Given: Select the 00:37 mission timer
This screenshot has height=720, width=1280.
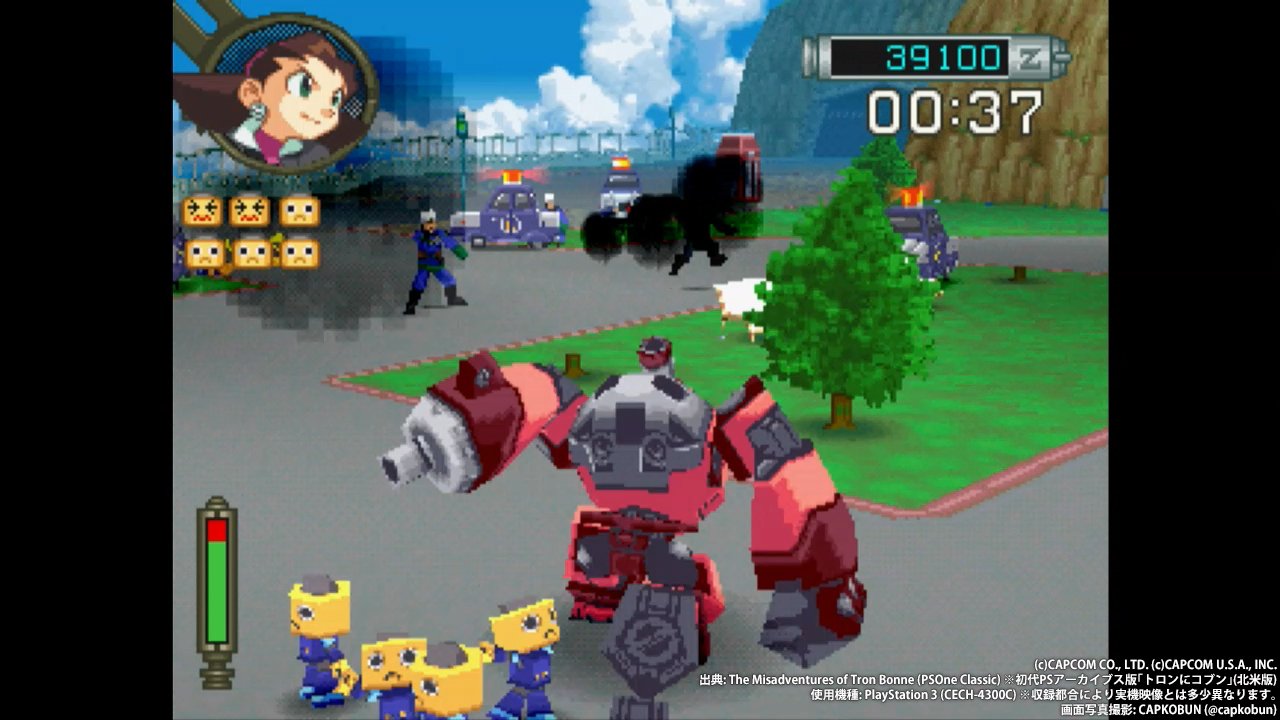Looking at the screenshot, I should click(x=955, y=110).
